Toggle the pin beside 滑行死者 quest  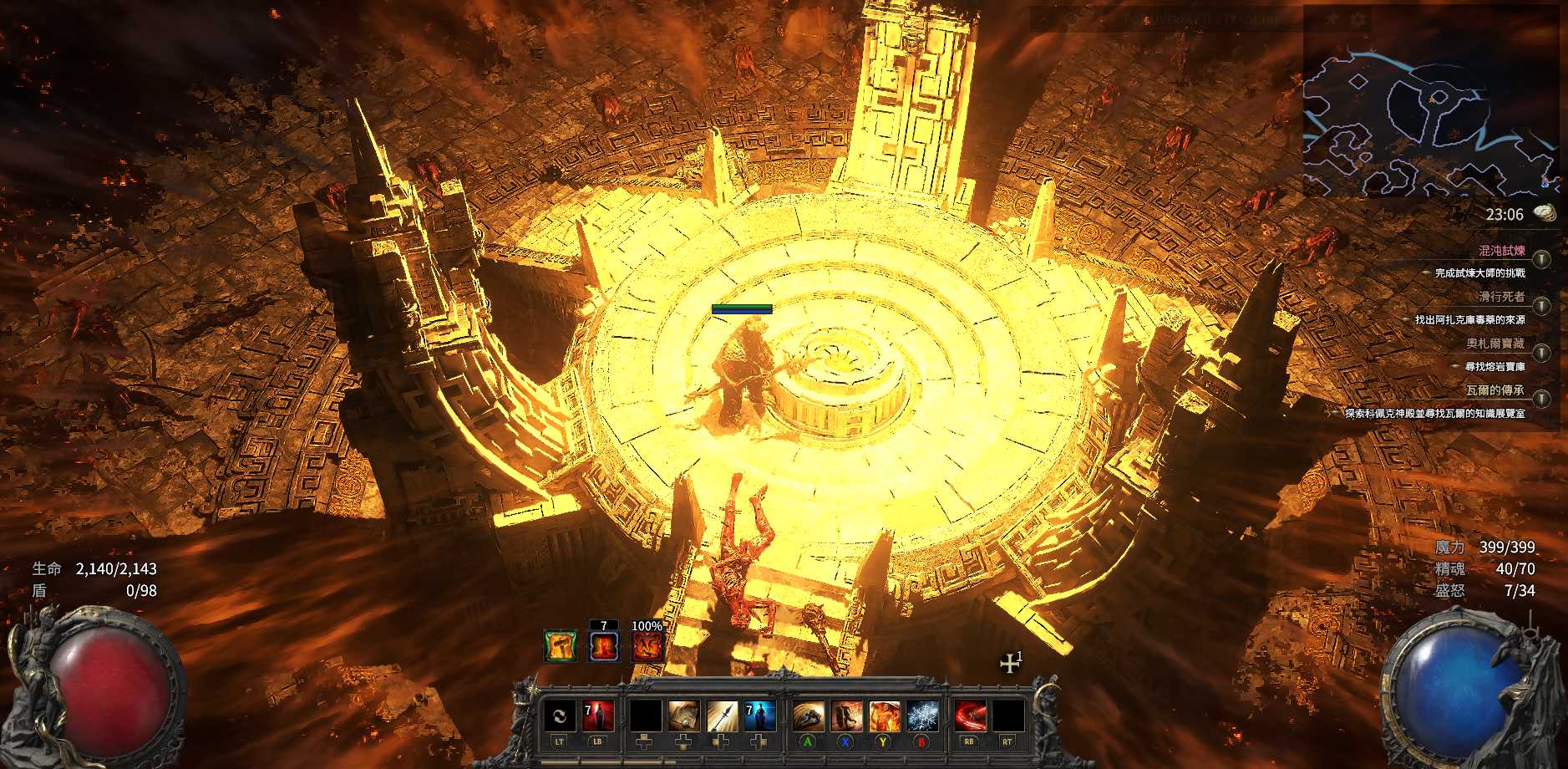point(1541,305)
